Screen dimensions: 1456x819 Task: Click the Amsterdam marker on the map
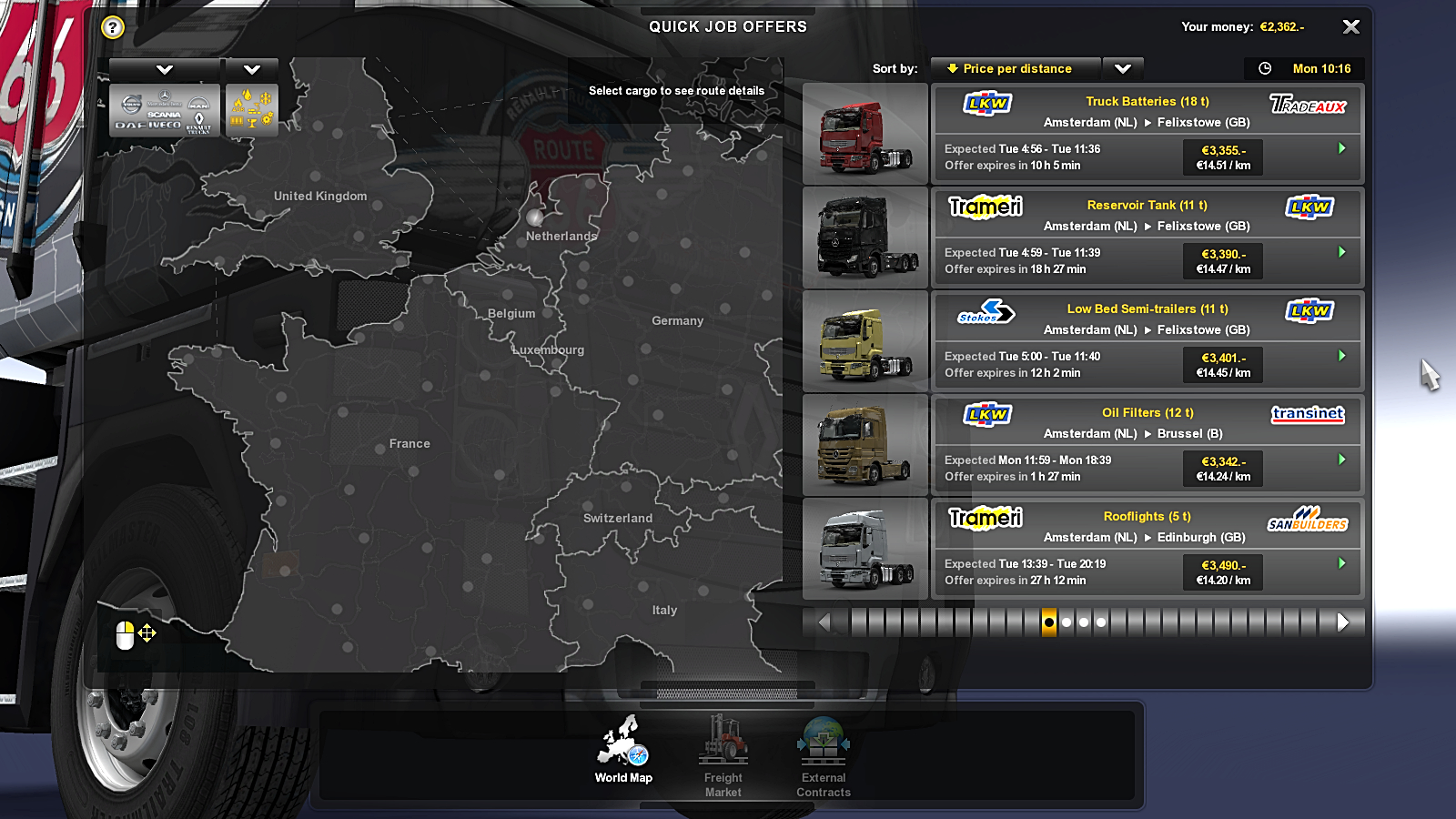[535, 217]
